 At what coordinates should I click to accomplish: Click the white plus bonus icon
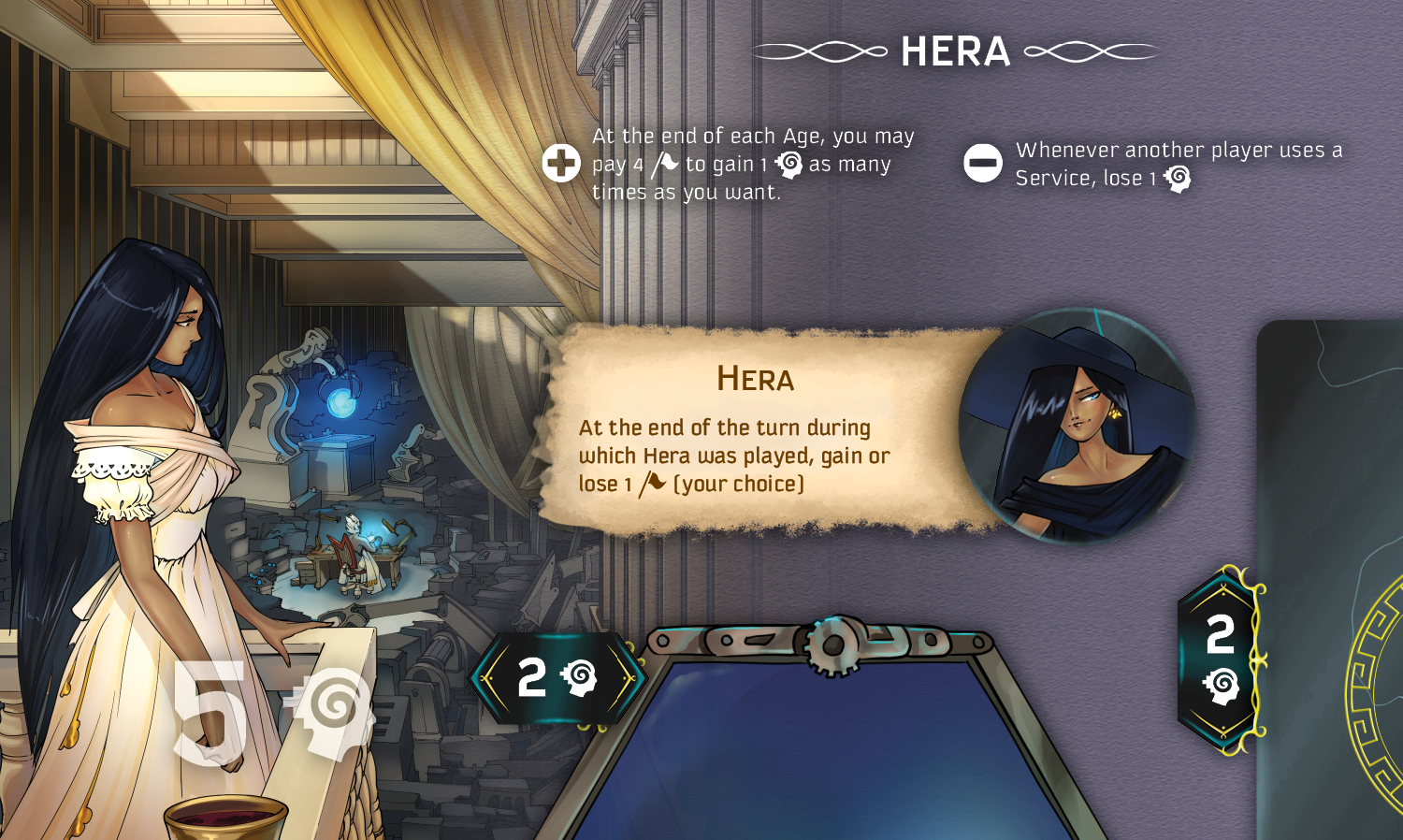pos(561,164)
